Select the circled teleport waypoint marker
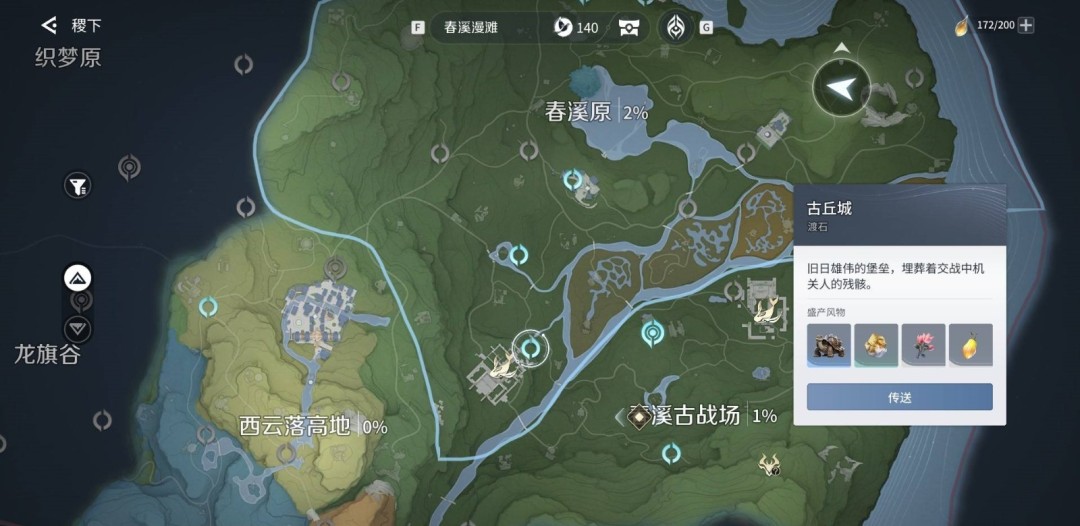 click(x=531, y=348)
